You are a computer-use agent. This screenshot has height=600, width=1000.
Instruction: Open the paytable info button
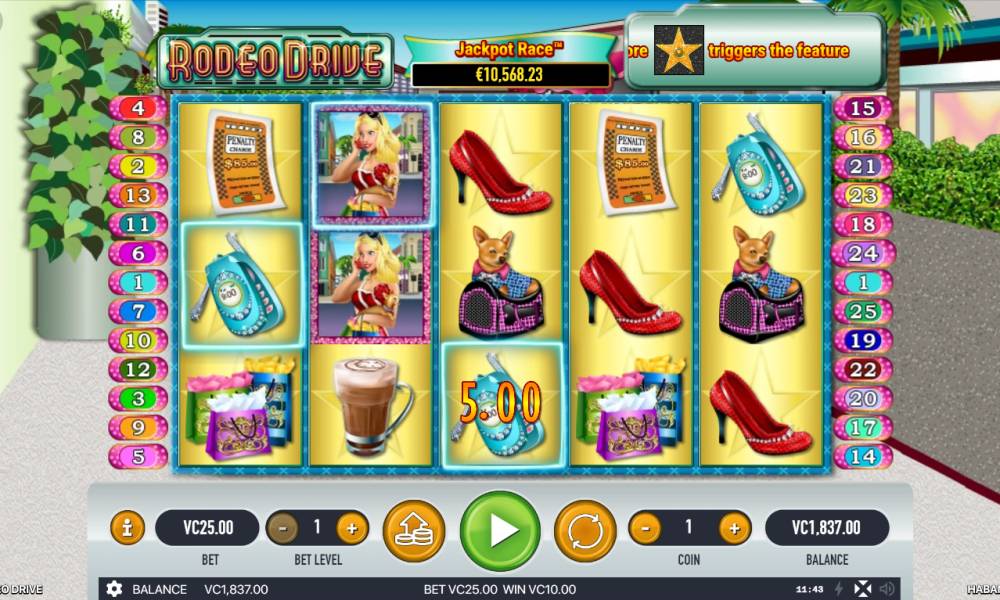coord(127,527)
